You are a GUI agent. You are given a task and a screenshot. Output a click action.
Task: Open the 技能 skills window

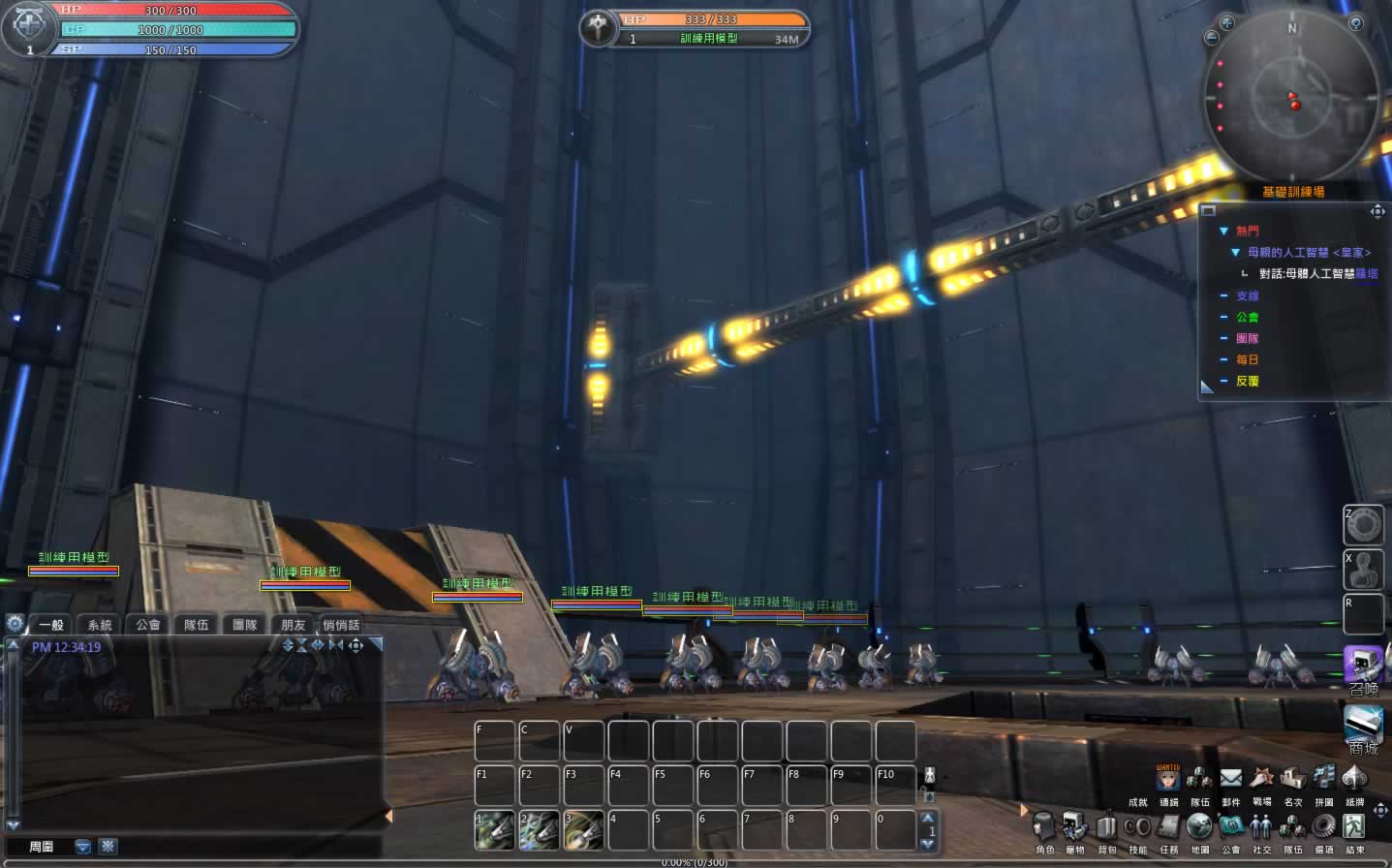click(x=1137, y=828)
